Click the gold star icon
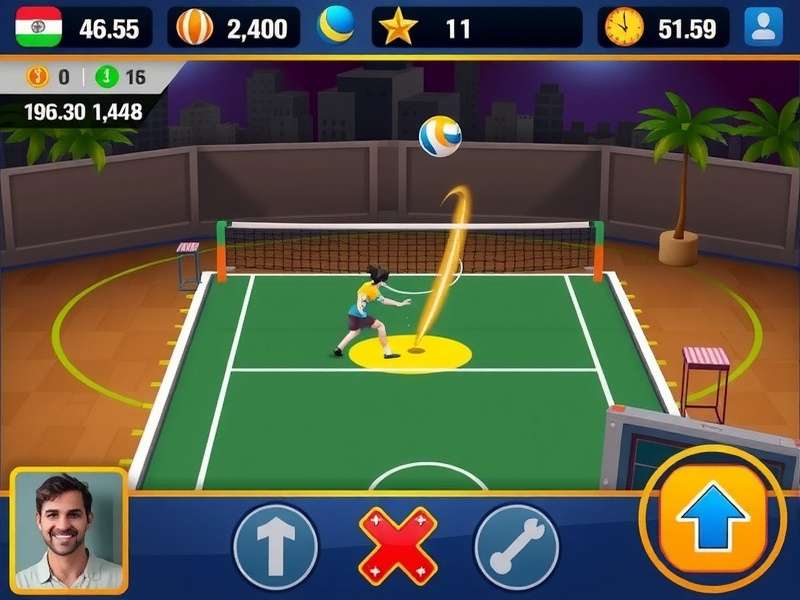 (399, 27)
